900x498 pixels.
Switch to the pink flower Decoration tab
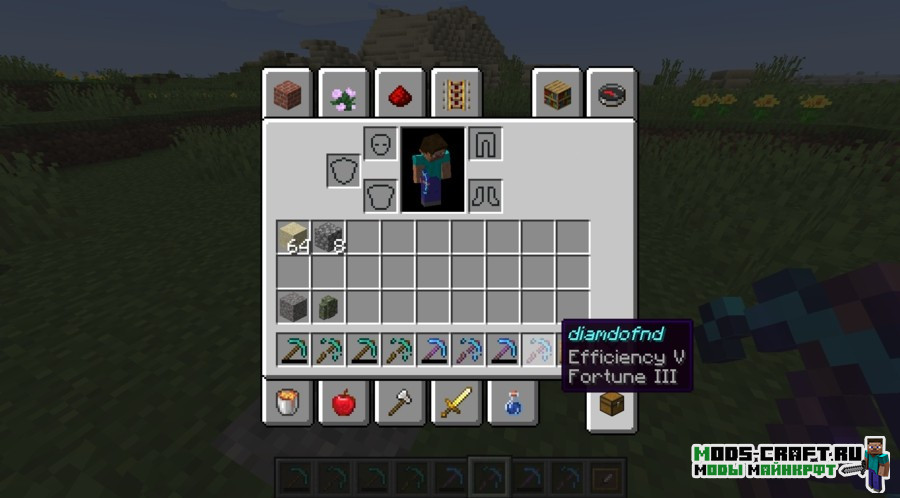pyautogui.click(x=345, y=95)
